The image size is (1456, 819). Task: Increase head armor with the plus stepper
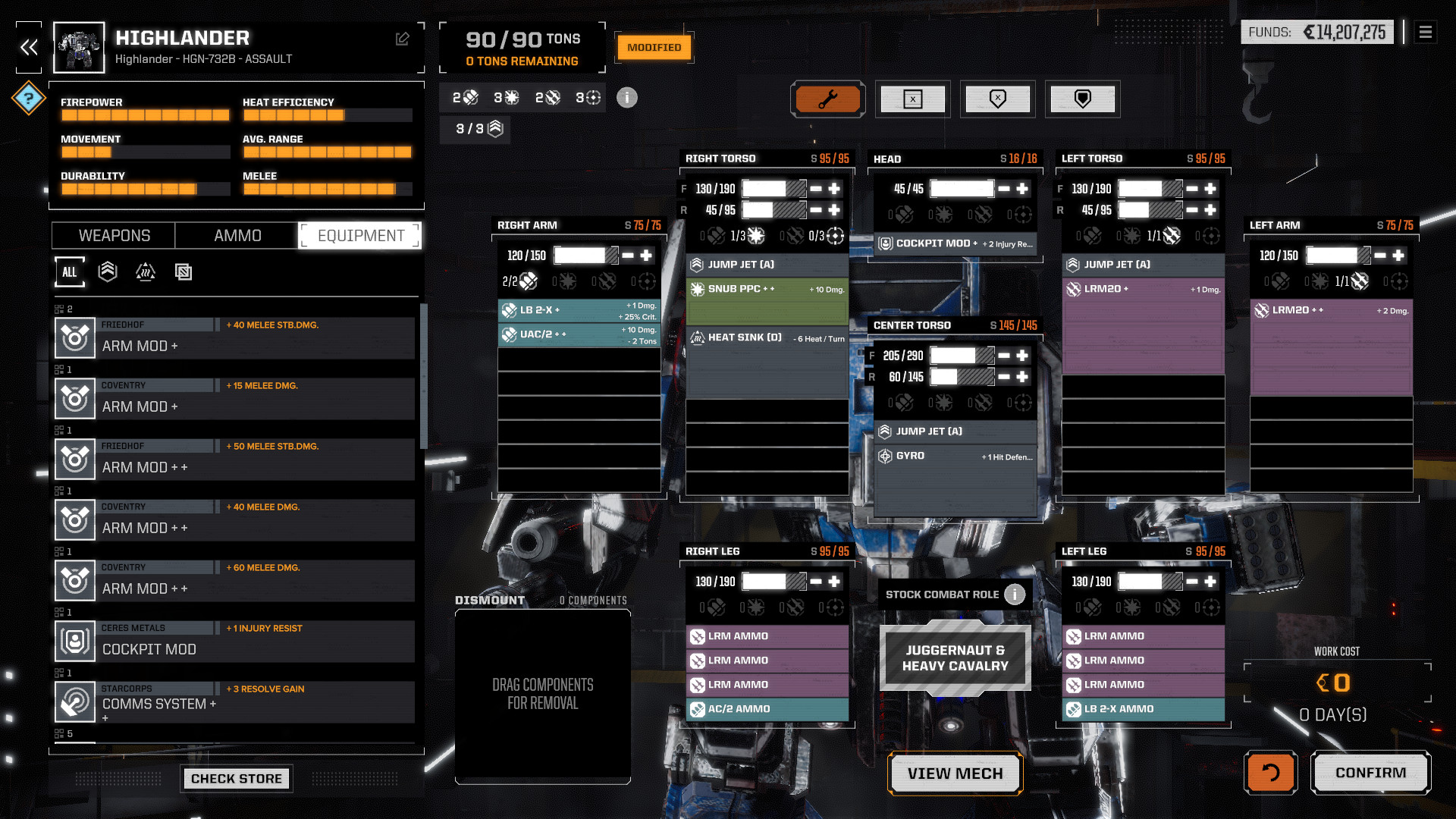(x=1023, y=188)
